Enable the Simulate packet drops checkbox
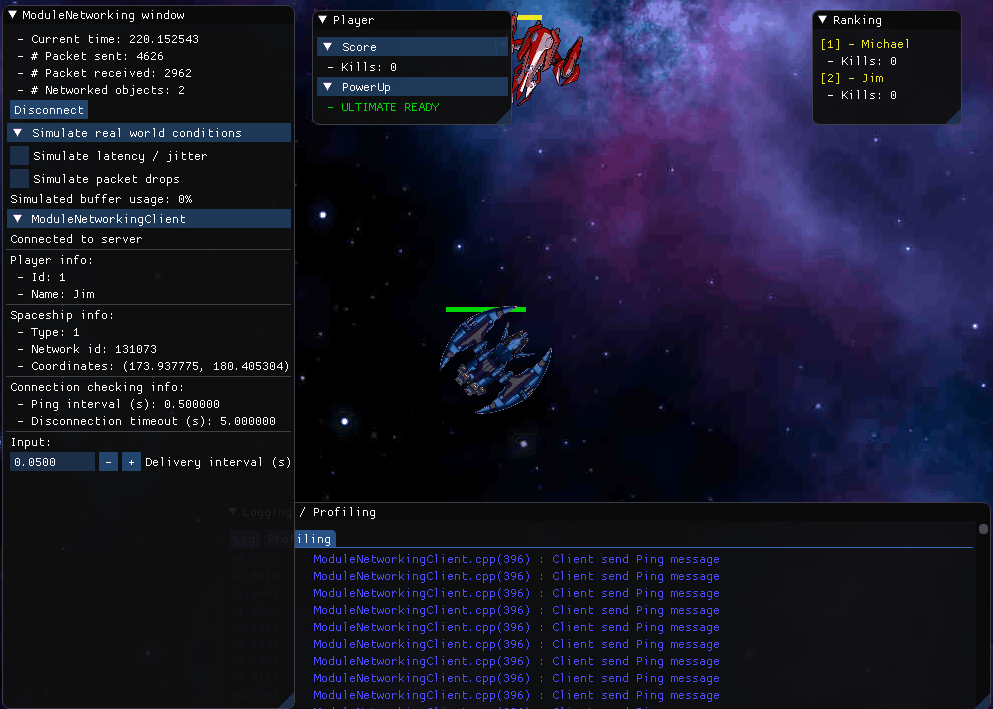Screen dimensions: 993x709 pos(20,179)
